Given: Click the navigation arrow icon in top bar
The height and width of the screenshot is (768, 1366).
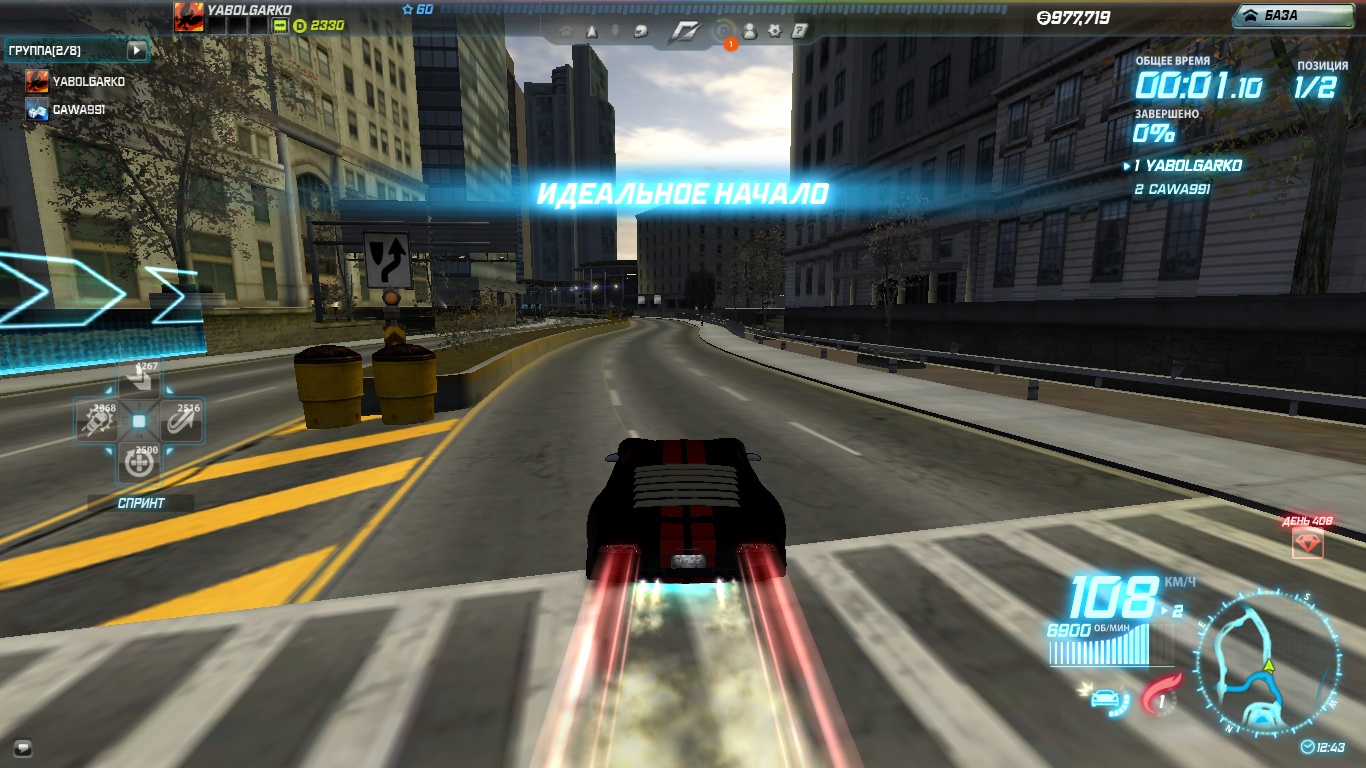Looking at the screenshot, I should point(592,32).
